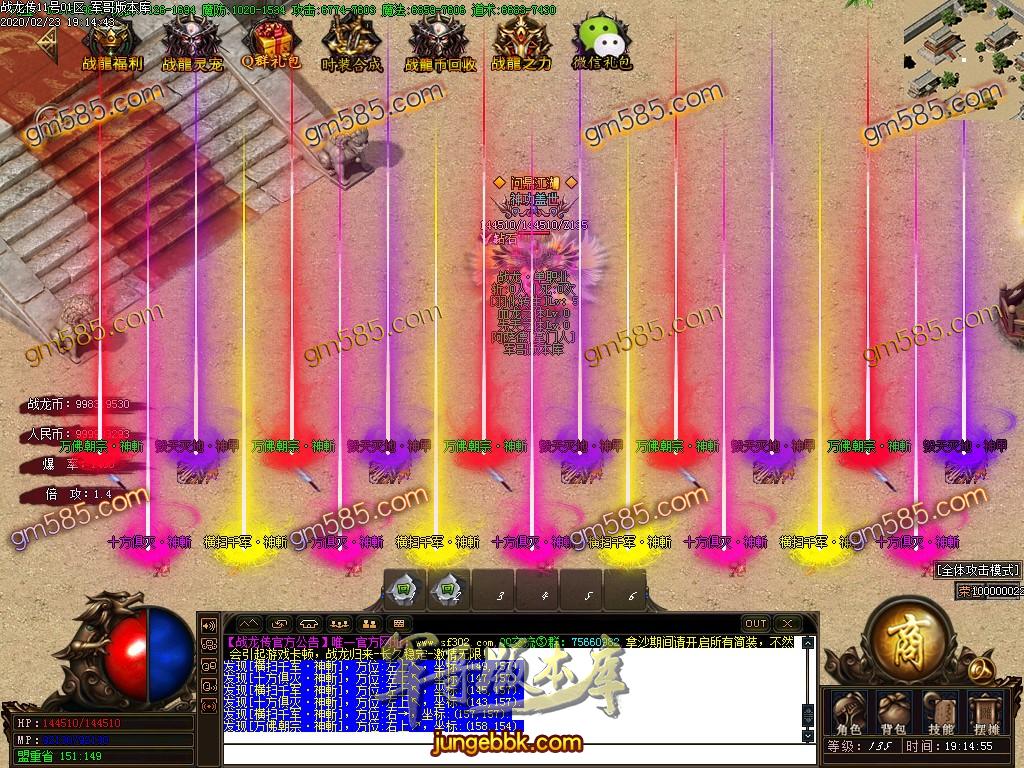Click the minimap in the corner

(x=962, y=48)
